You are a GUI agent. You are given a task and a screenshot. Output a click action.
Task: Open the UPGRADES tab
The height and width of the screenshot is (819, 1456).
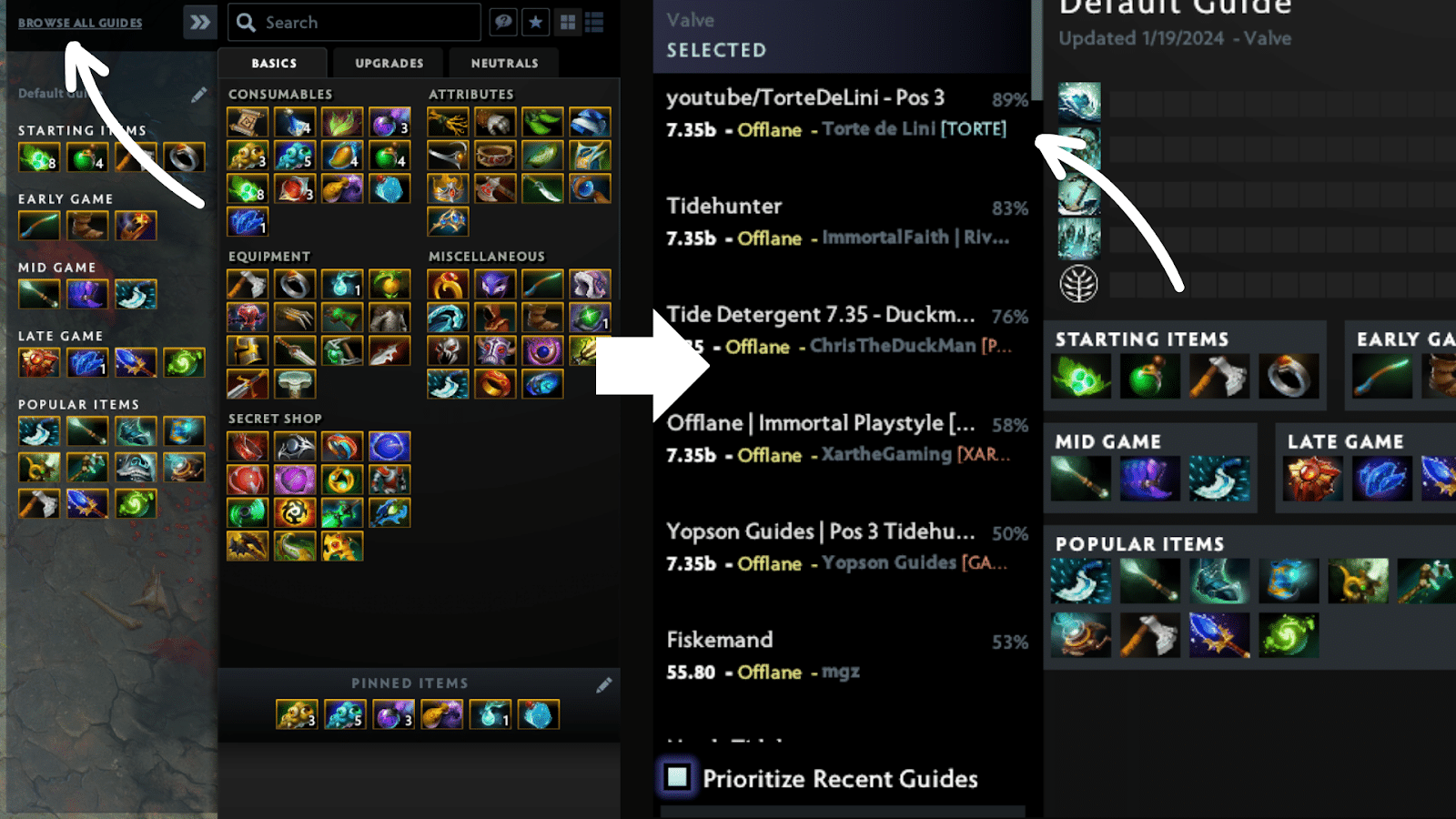tap(388, 63)
